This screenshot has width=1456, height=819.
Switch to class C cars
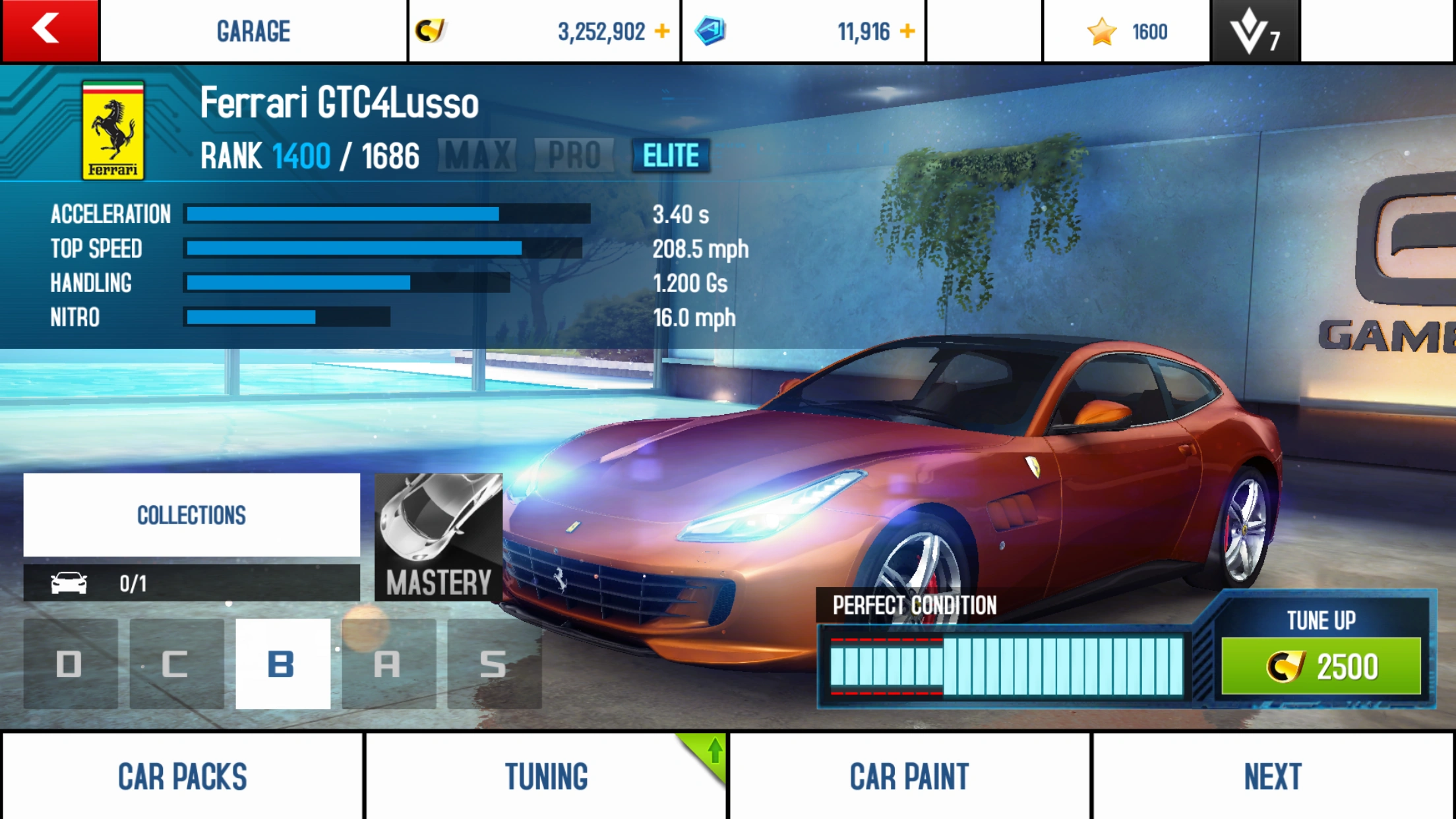pos(176,664)
